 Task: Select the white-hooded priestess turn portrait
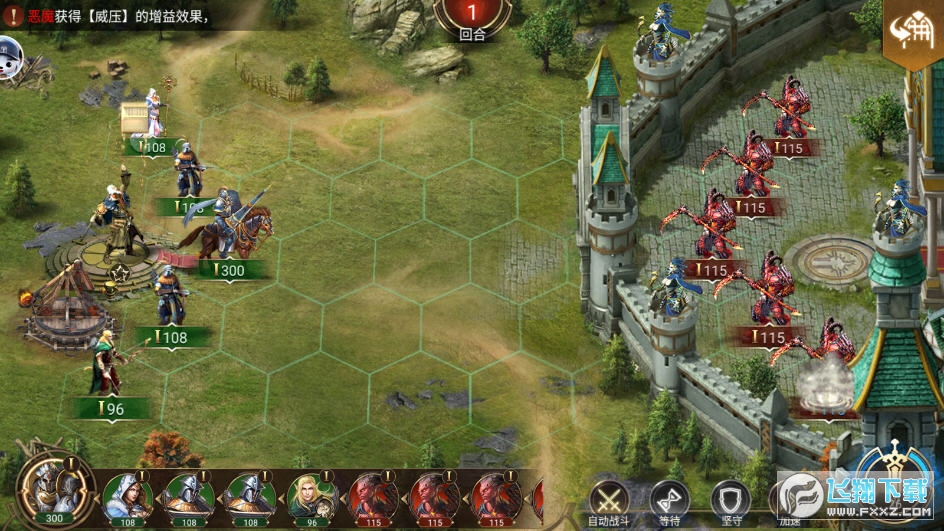[127, 494]
